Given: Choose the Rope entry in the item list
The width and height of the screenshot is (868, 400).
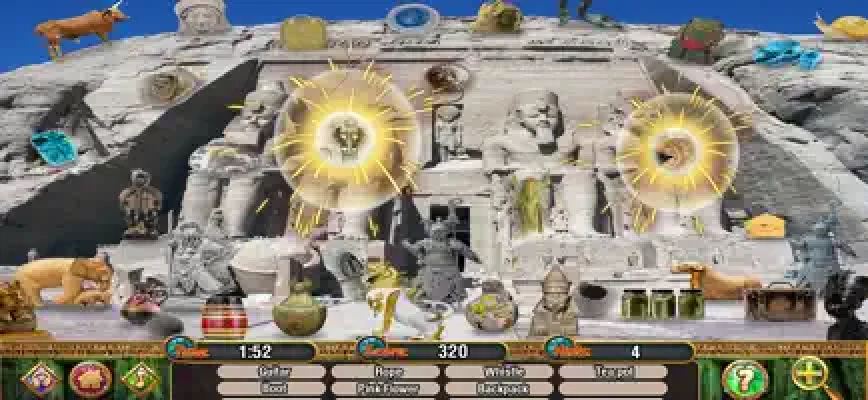Looking at the screenshot, I should click(x=385, y=371).
